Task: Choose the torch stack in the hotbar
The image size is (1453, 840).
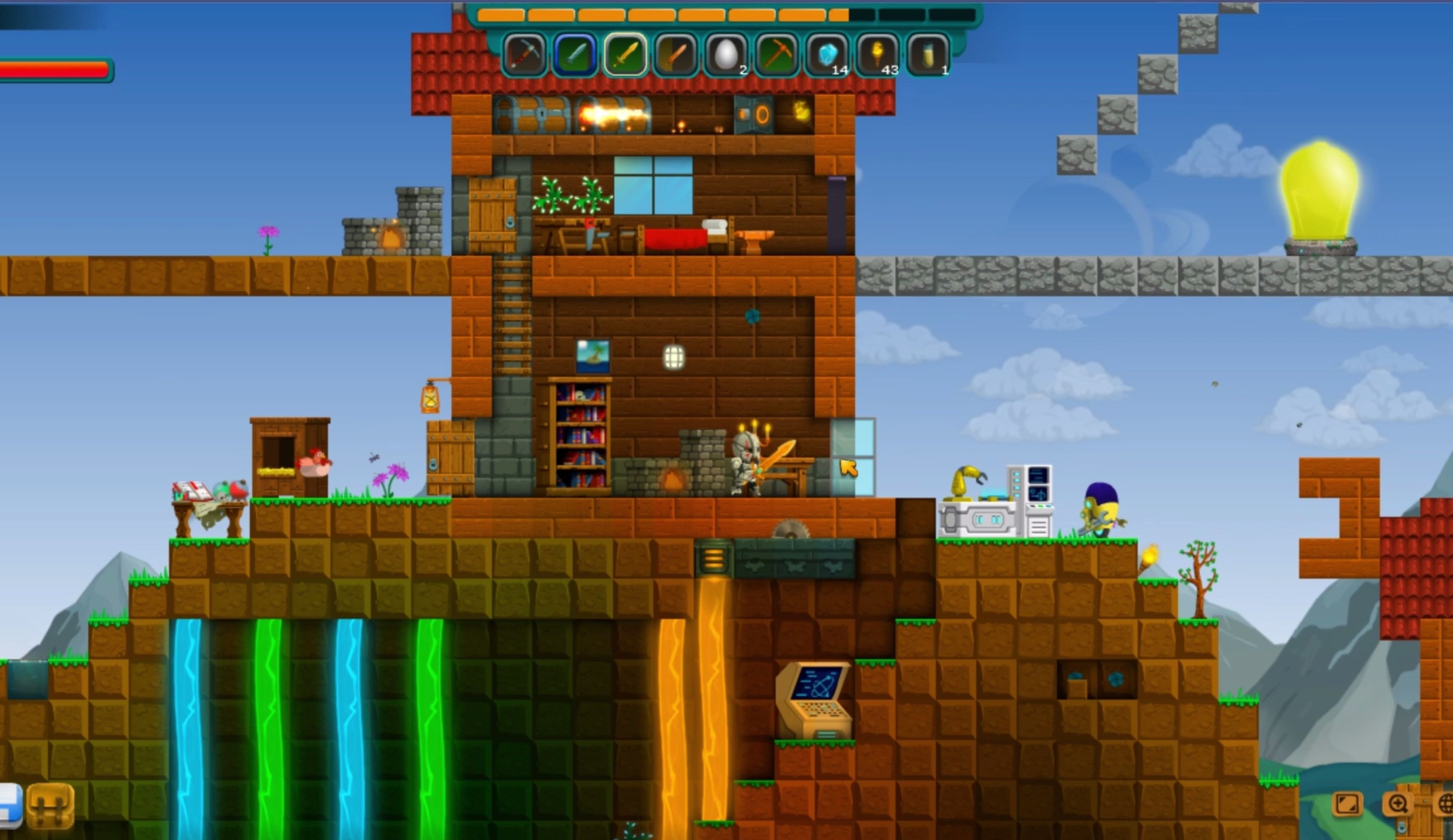Action: [x=877, y=55]
